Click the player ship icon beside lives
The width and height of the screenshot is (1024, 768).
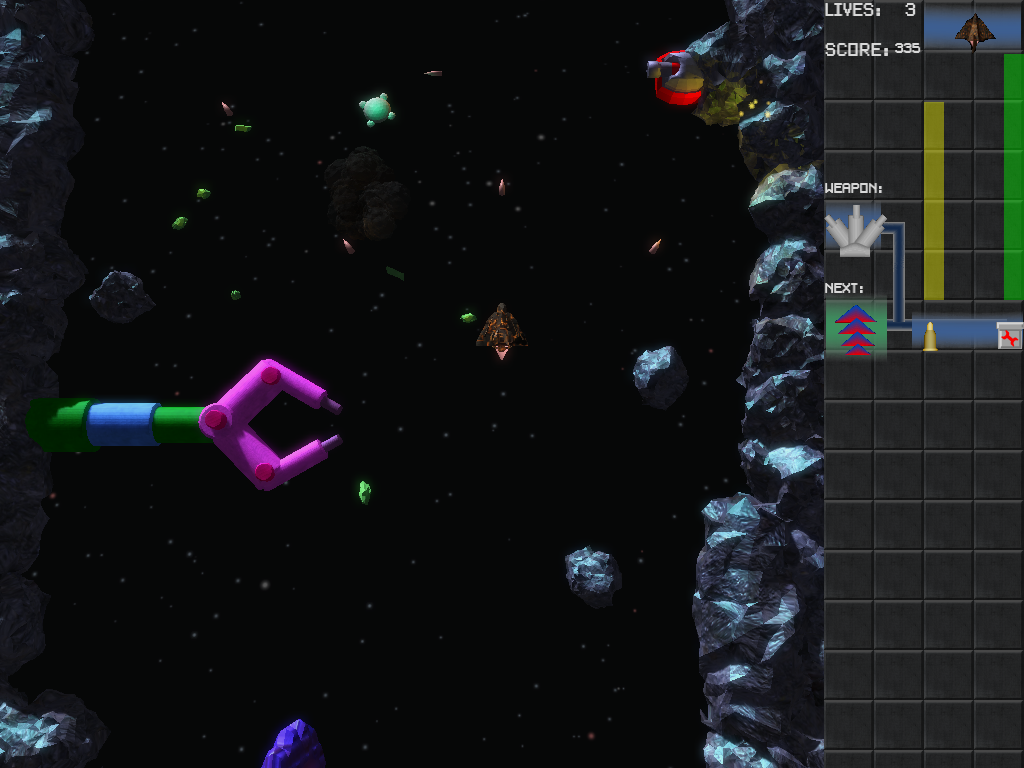(974, 30)
